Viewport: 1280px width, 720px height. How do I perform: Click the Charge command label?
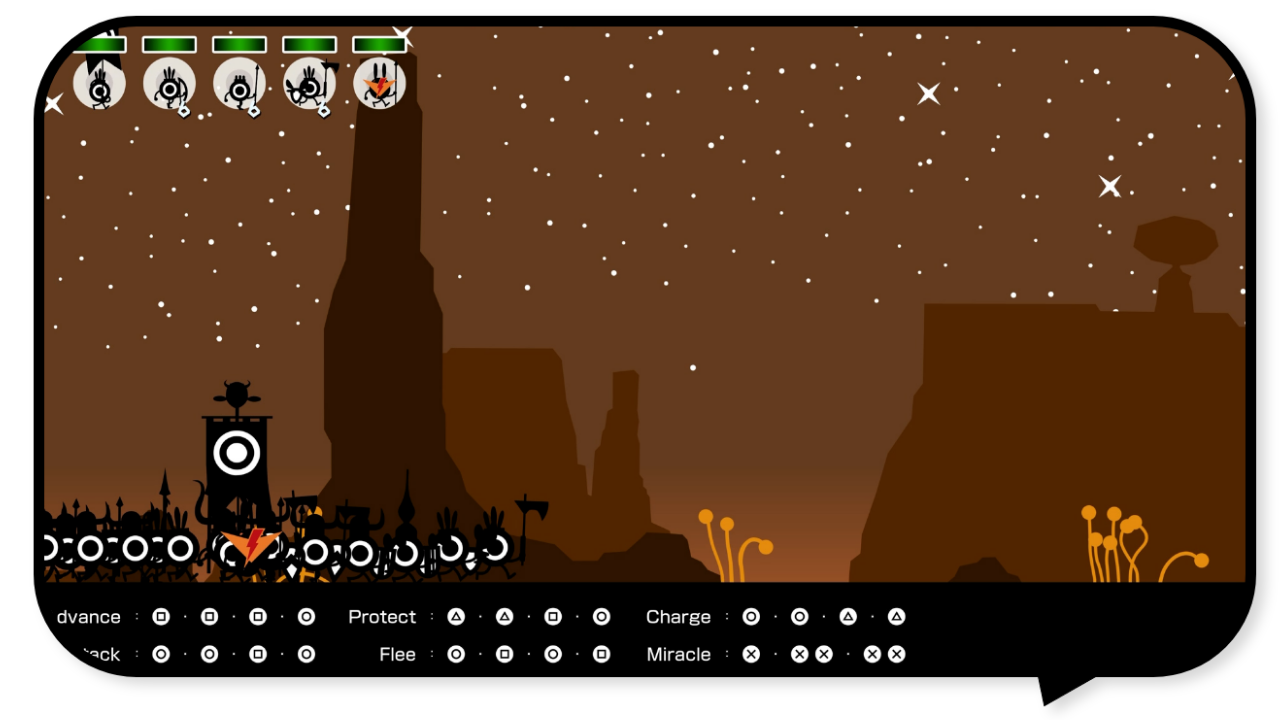[678, 616]
